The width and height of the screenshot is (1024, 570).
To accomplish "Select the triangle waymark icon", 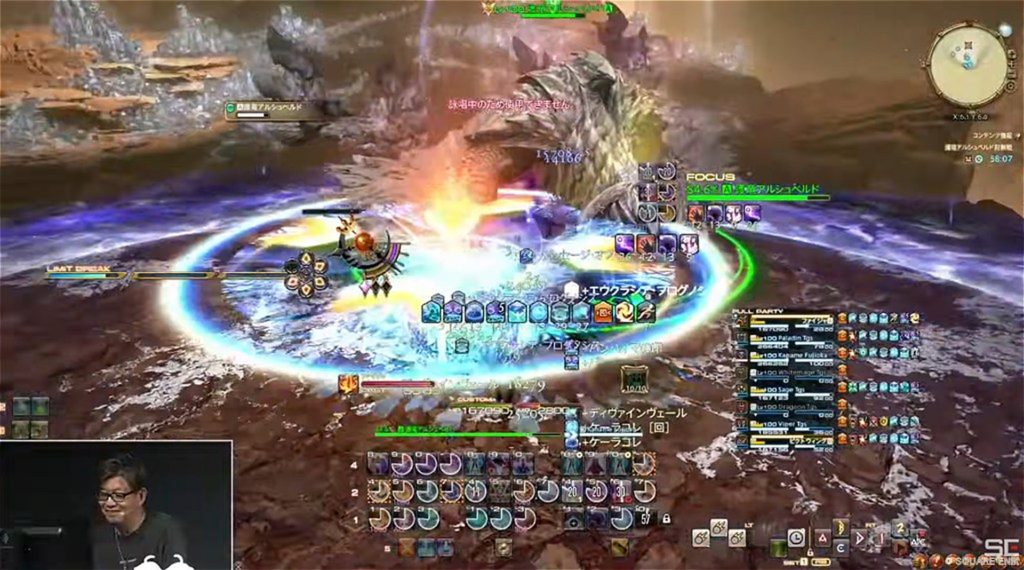I will tap(821, 538).
